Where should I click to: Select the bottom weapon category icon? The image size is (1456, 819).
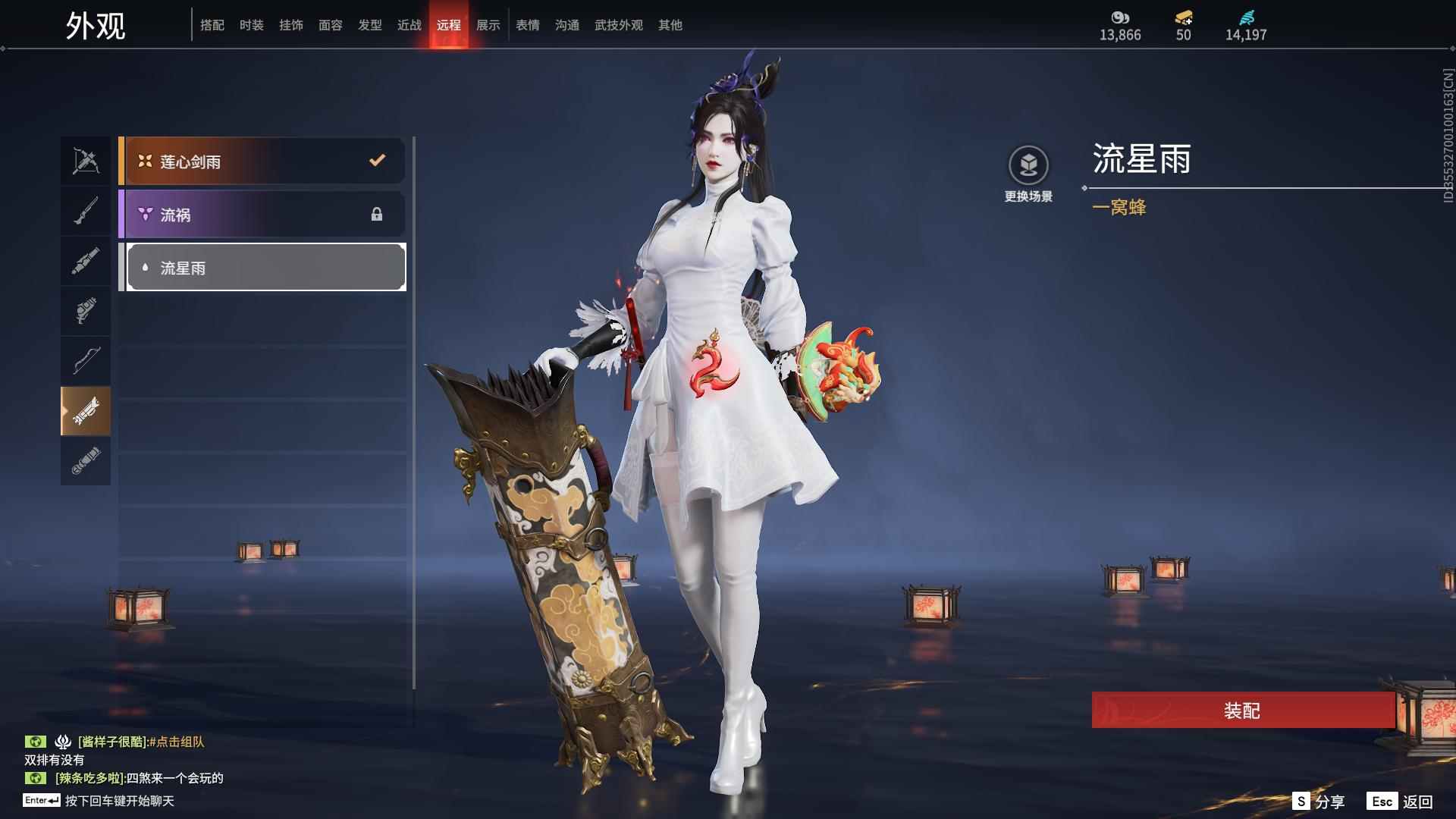coord(85,461)
